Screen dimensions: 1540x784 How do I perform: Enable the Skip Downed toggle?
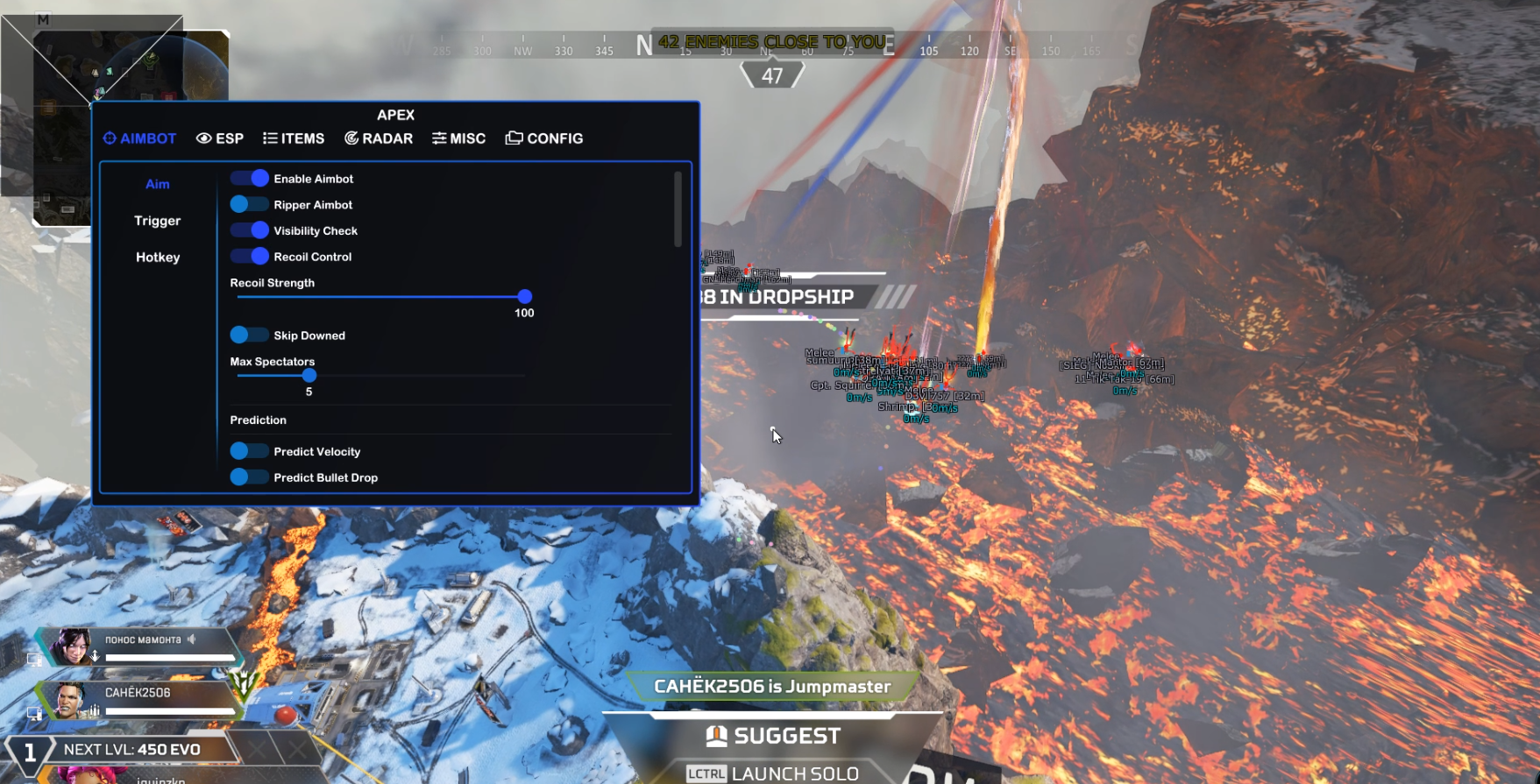point(249,335)
